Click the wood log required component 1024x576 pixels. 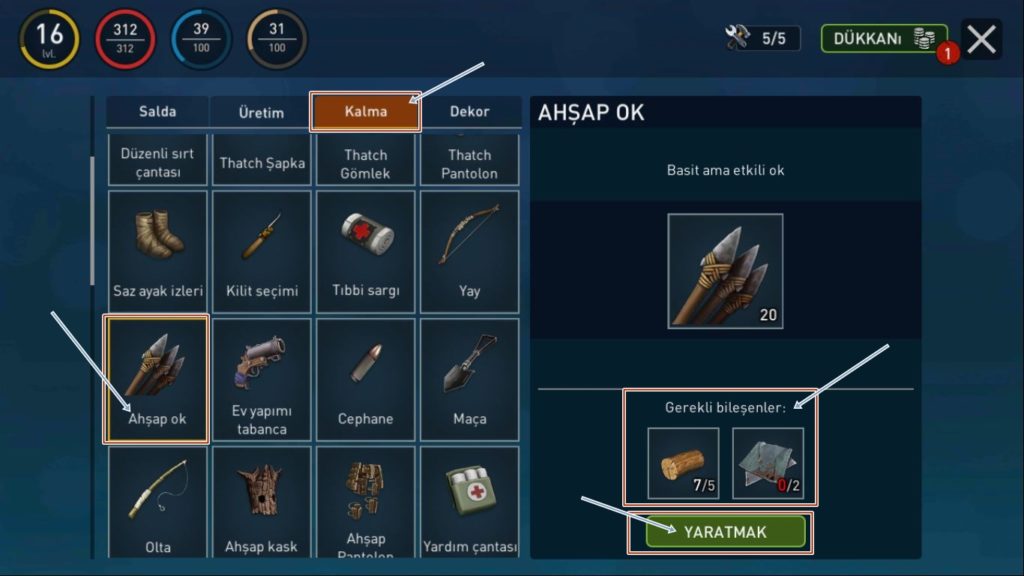pyautogui.click(x=683, y=463)
